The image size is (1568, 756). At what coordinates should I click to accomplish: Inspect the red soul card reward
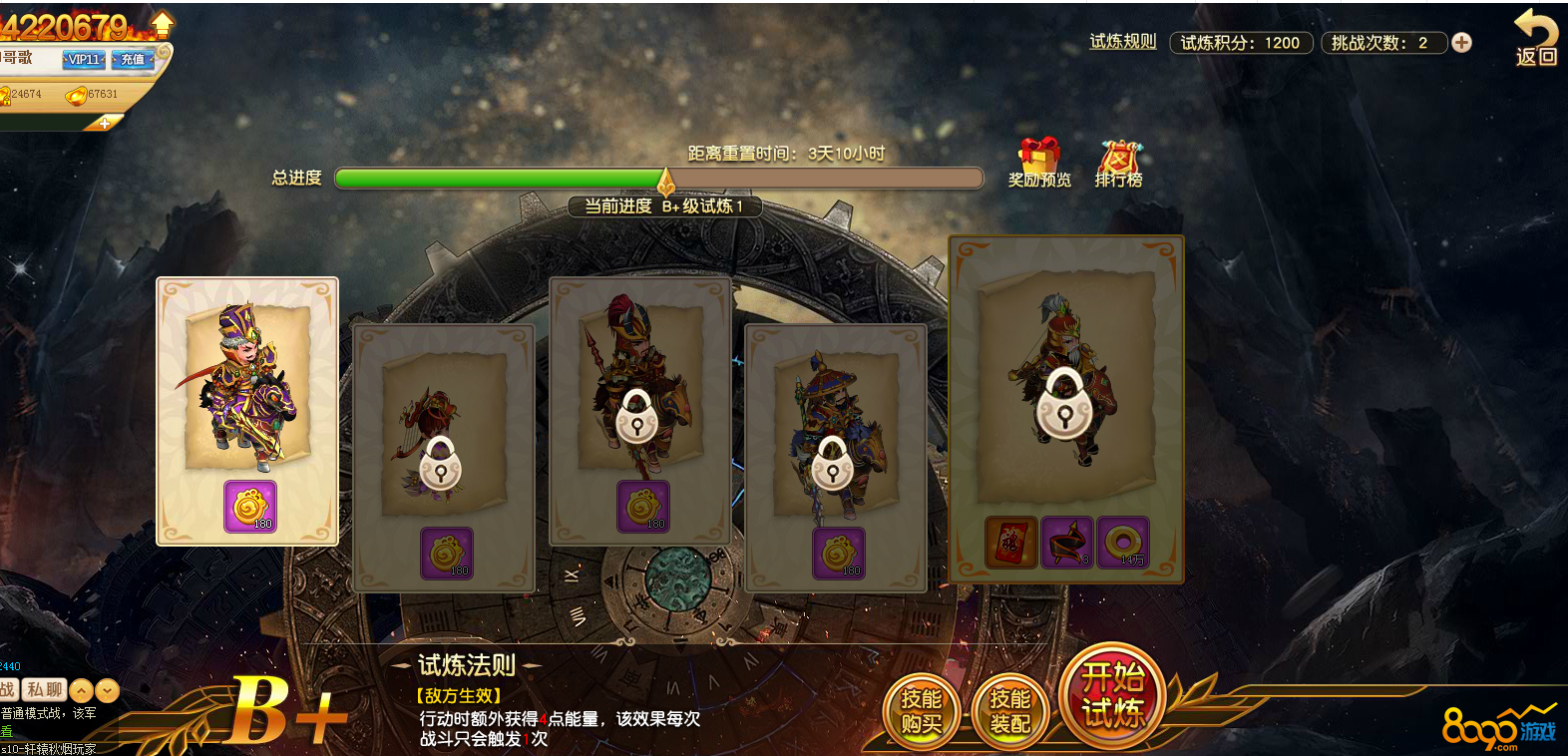[1010, 543]
